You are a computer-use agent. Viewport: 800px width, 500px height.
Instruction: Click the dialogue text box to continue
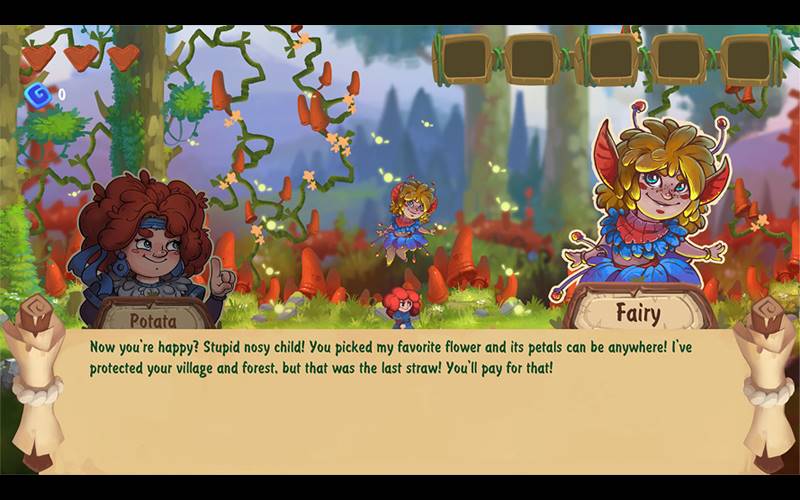[400, 400]
